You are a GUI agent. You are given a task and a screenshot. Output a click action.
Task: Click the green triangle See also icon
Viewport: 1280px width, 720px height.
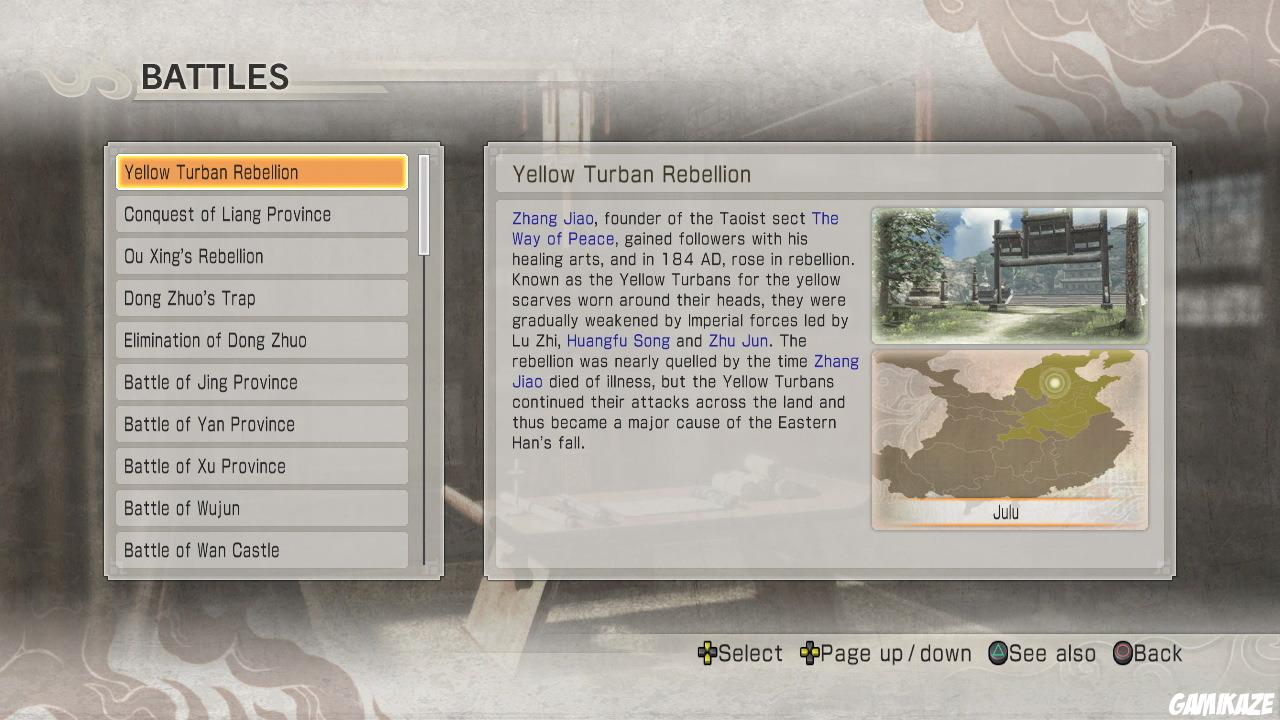(996, 653)
